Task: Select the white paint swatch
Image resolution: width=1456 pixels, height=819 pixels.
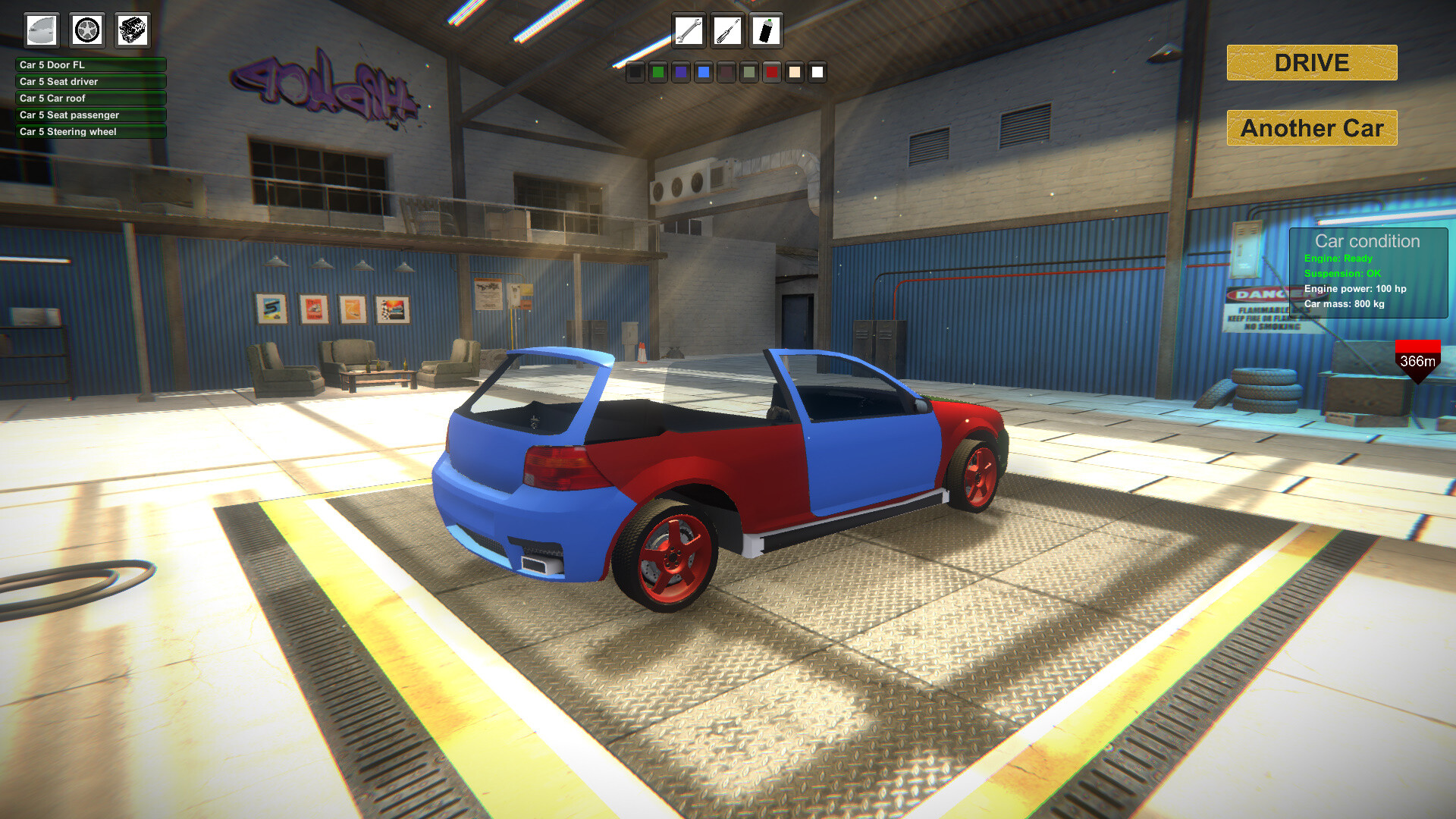Action: (817, 73)
